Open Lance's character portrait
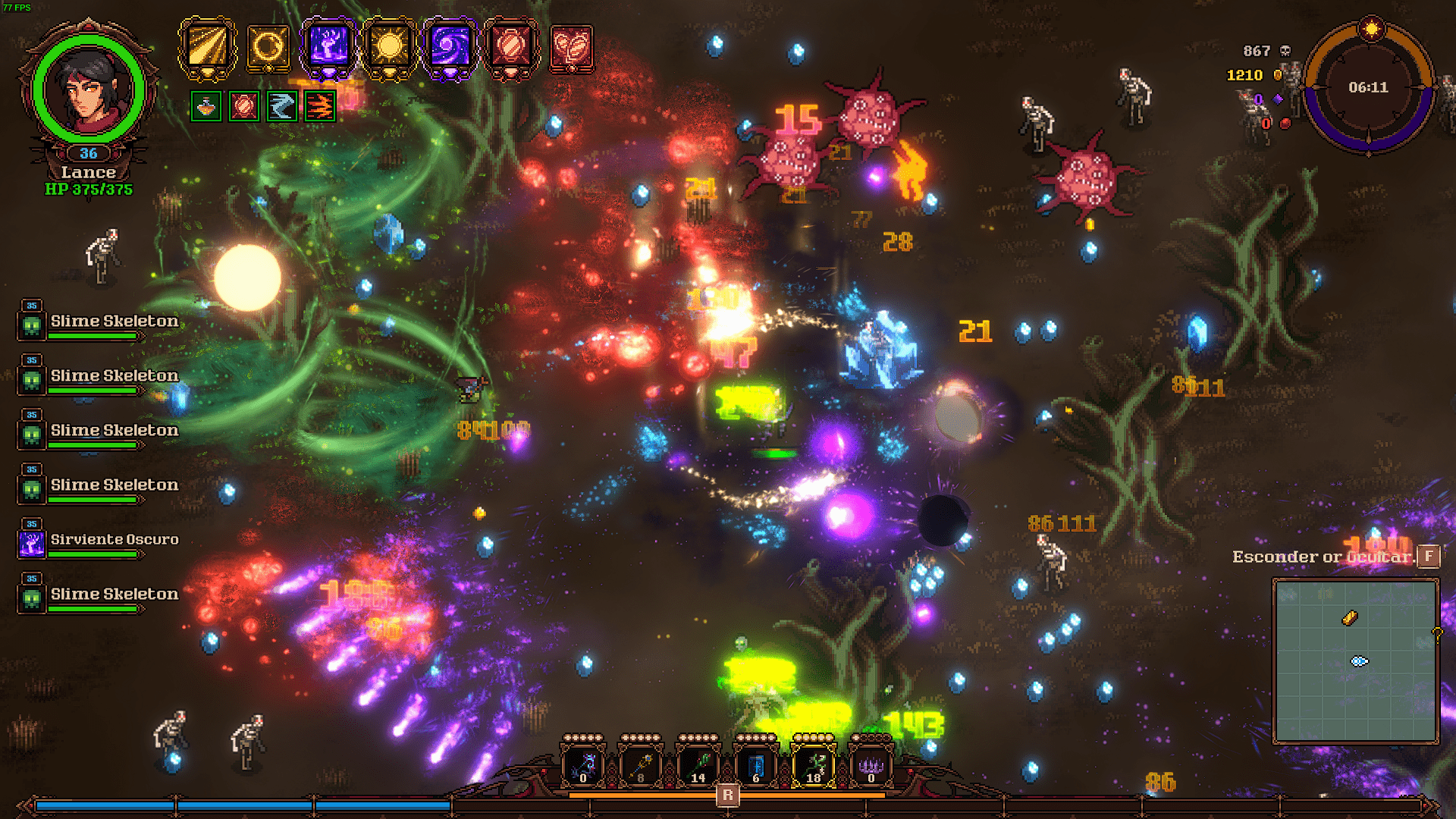The width and height of the screenshot is (1456, 819). 89,89
